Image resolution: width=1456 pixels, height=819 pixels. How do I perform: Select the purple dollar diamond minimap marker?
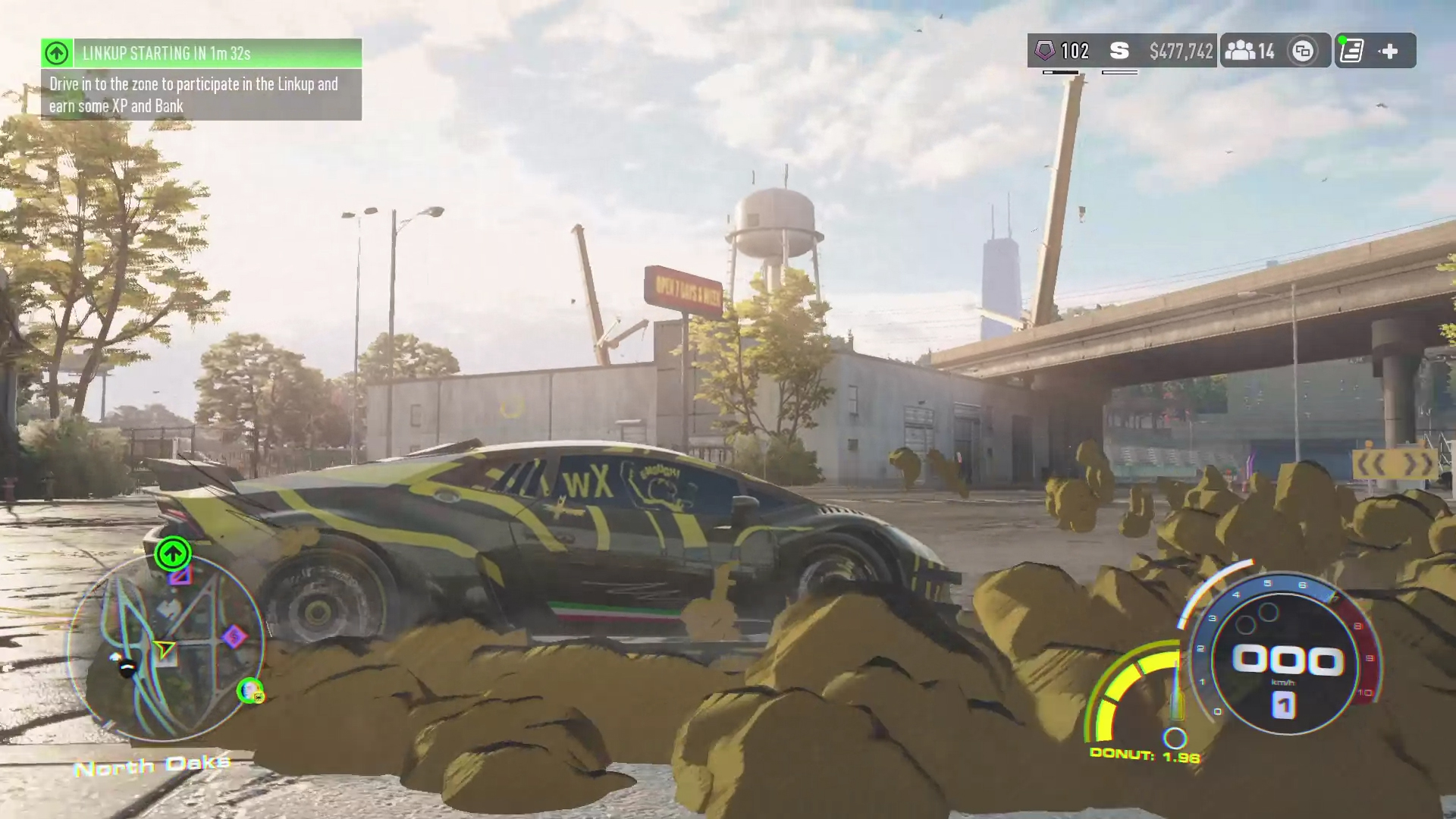coord(234,637)
